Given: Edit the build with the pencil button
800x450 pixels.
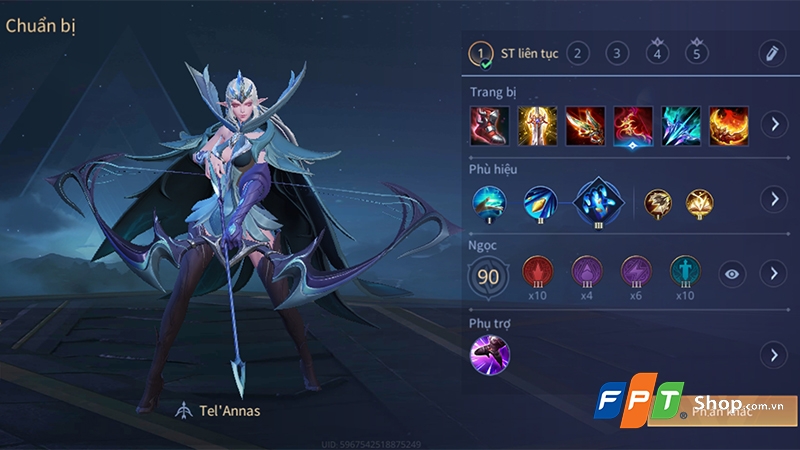Looking at the screenshot, I should pyautogui.click(x=770, y=53).
